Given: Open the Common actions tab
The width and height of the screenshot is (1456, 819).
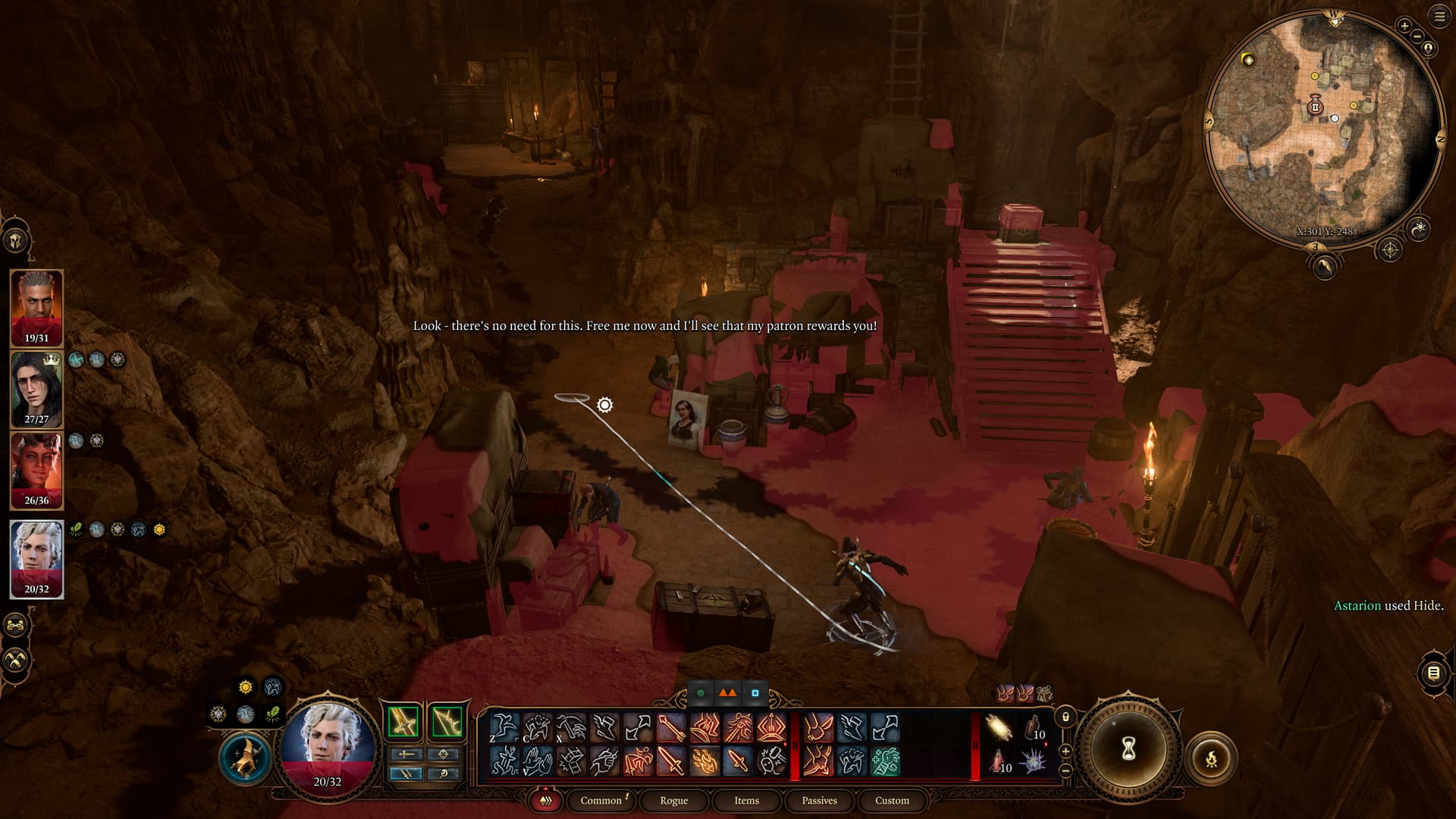Looking at the screenshot, I should pos(601,801).
